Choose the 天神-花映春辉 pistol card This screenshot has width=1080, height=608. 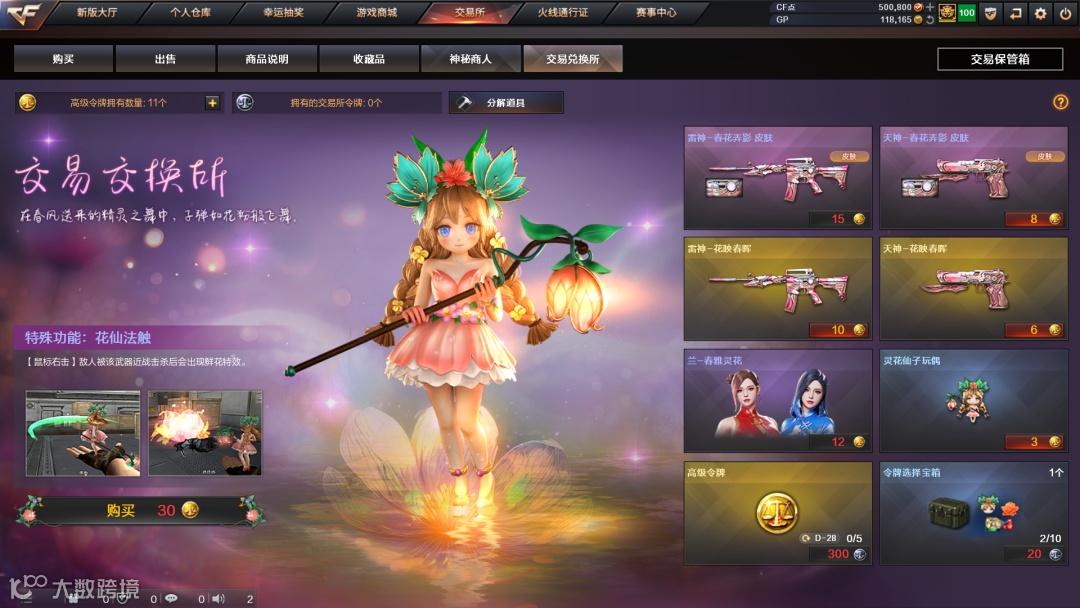(973, 289)
